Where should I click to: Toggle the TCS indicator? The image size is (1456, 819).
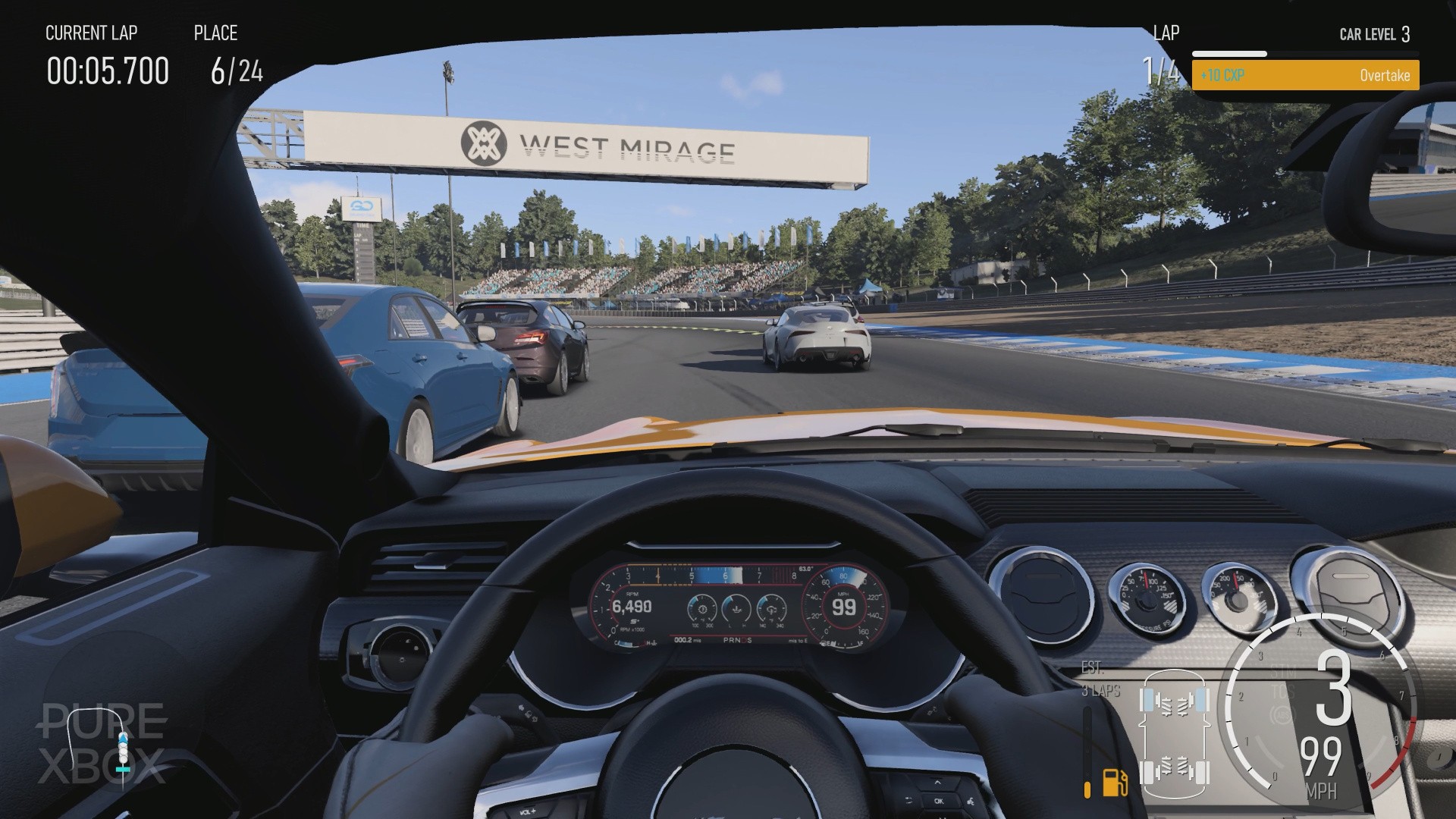click(1284, 692)
